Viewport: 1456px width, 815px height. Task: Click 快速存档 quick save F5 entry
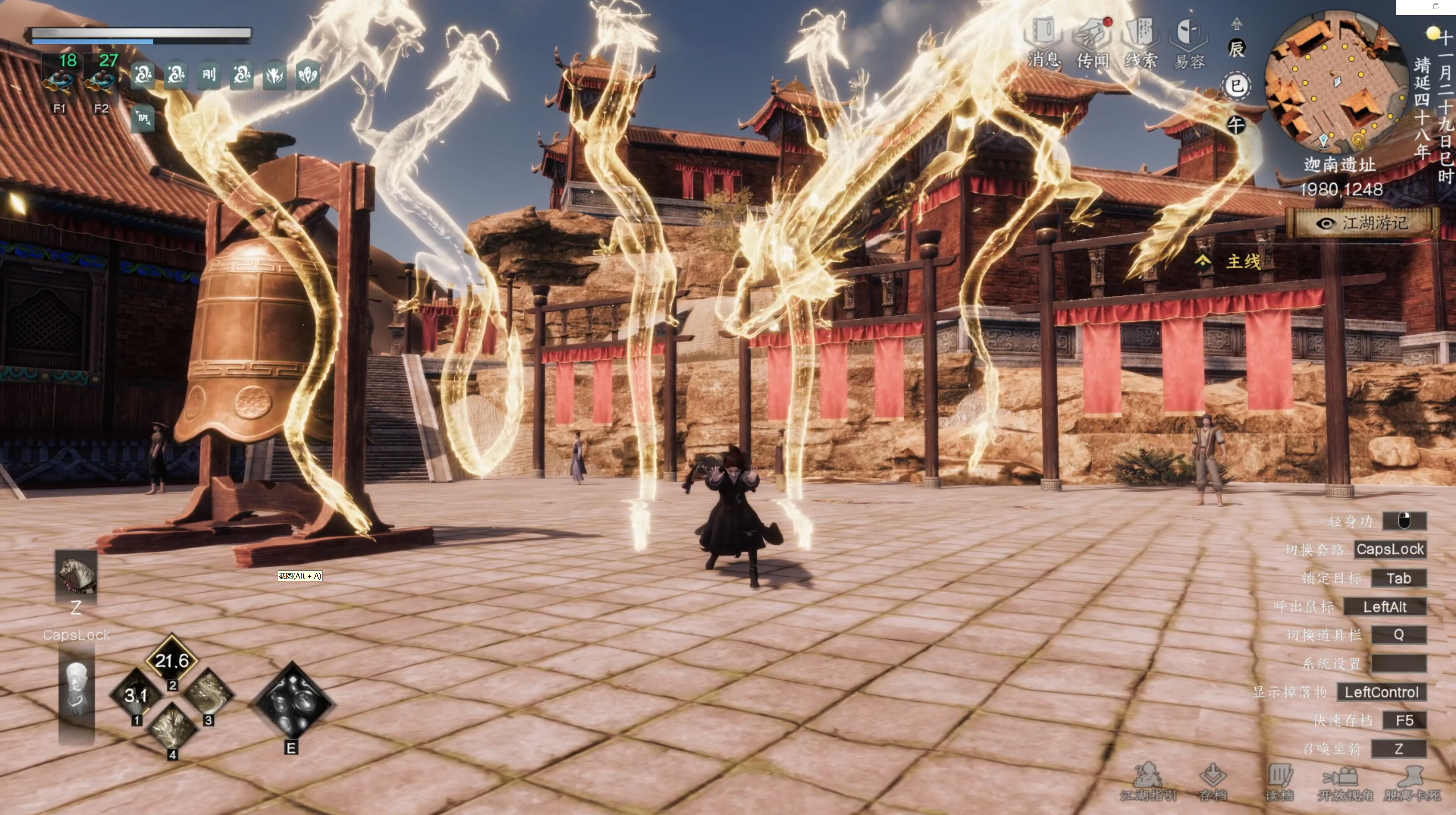click(1405, 721)
